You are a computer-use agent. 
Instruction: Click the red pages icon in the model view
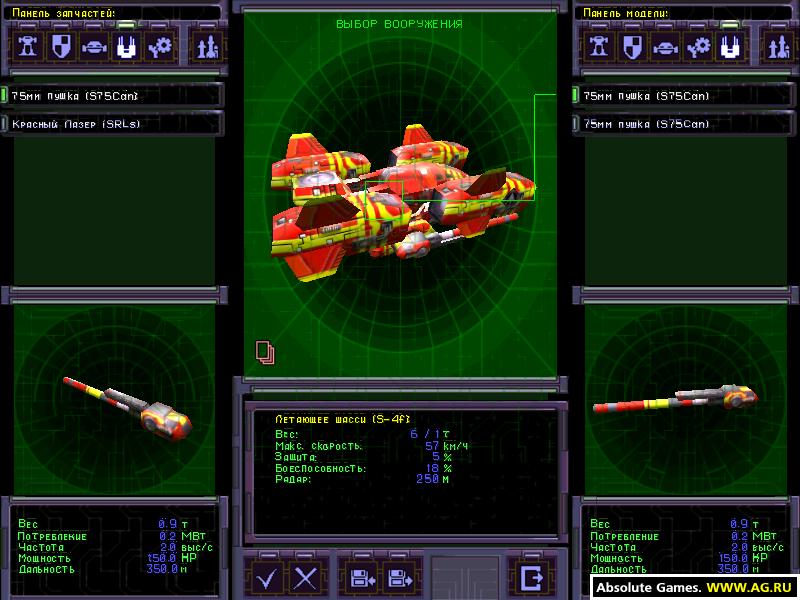(265, 350)
